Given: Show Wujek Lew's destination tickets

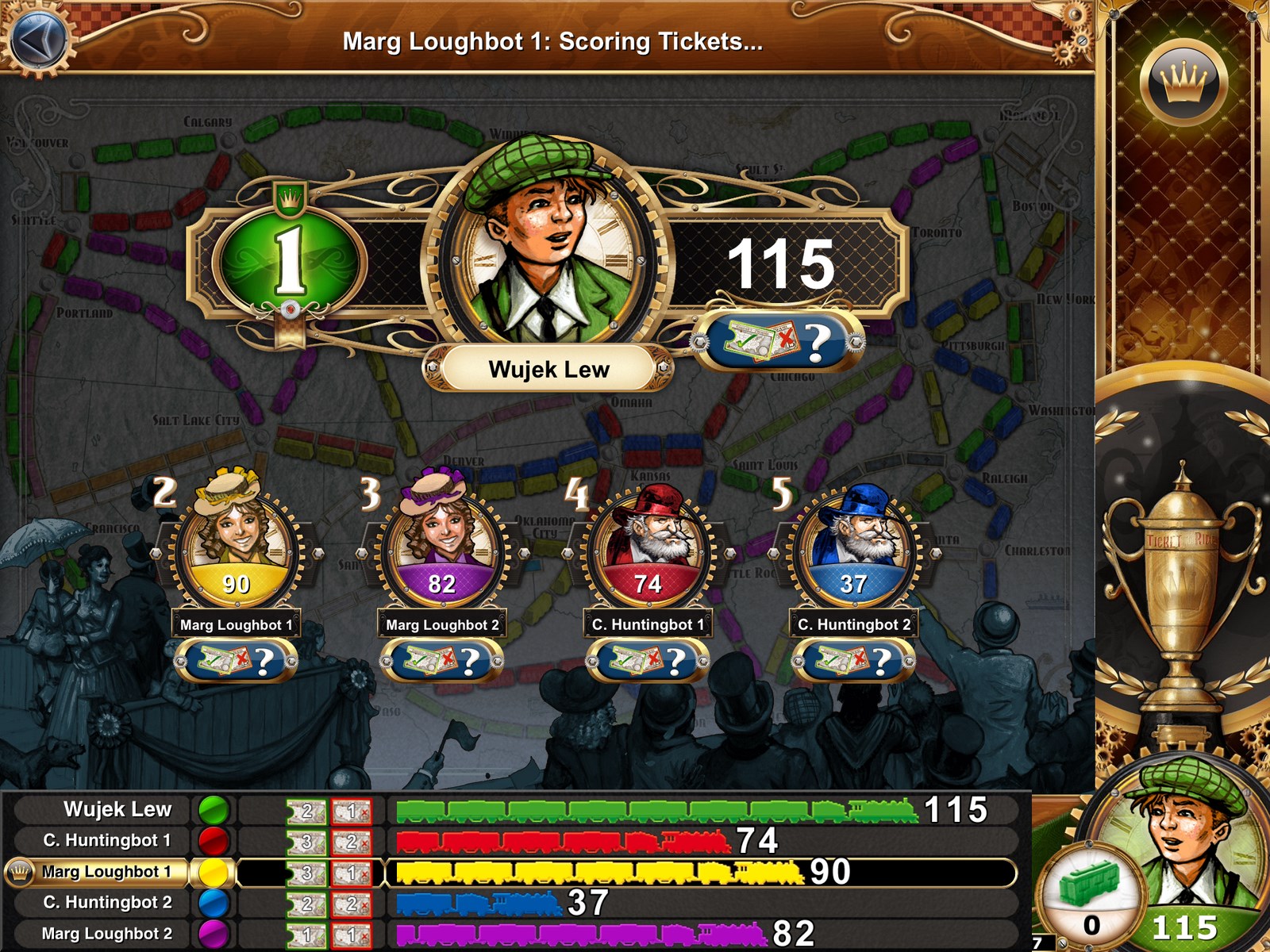Looking at the screenshot, I should (778, 341).
